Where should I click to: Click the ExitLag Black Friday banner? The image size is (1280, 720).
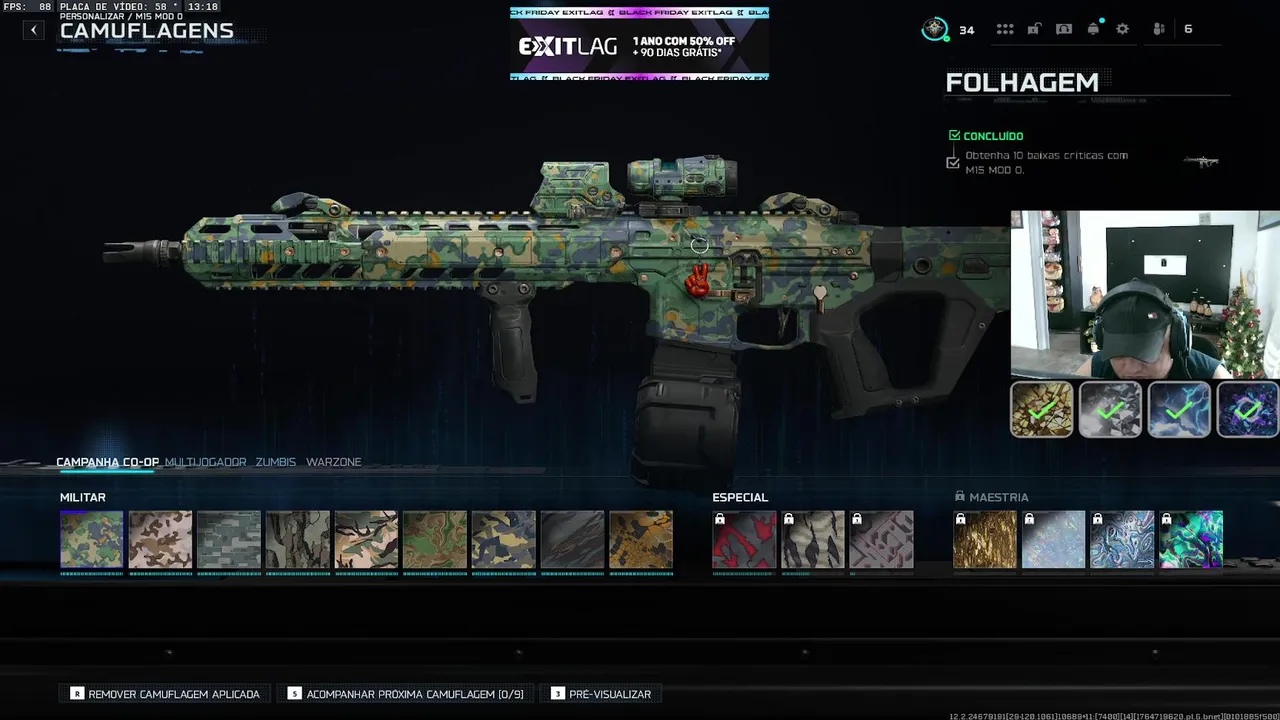pos(639,44)
